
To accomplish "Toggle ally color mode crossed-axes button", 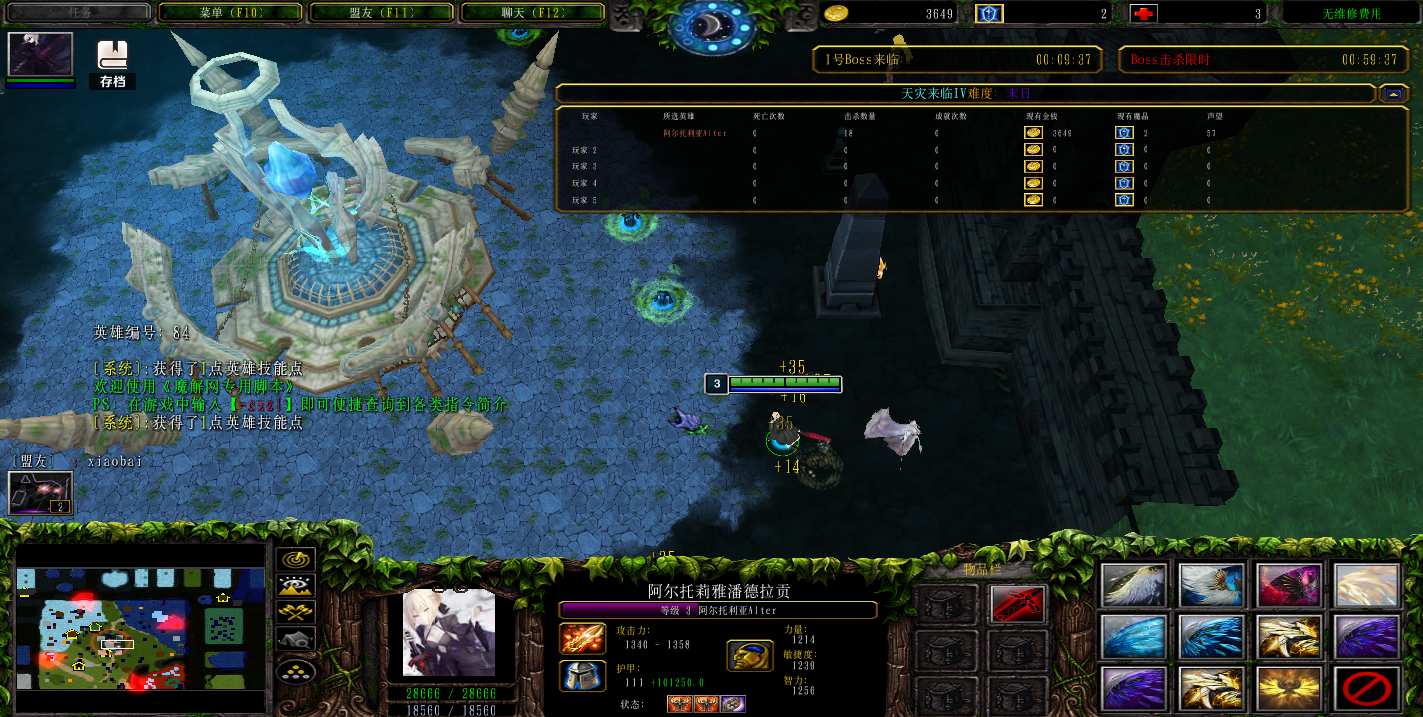I will pos(296,613).
